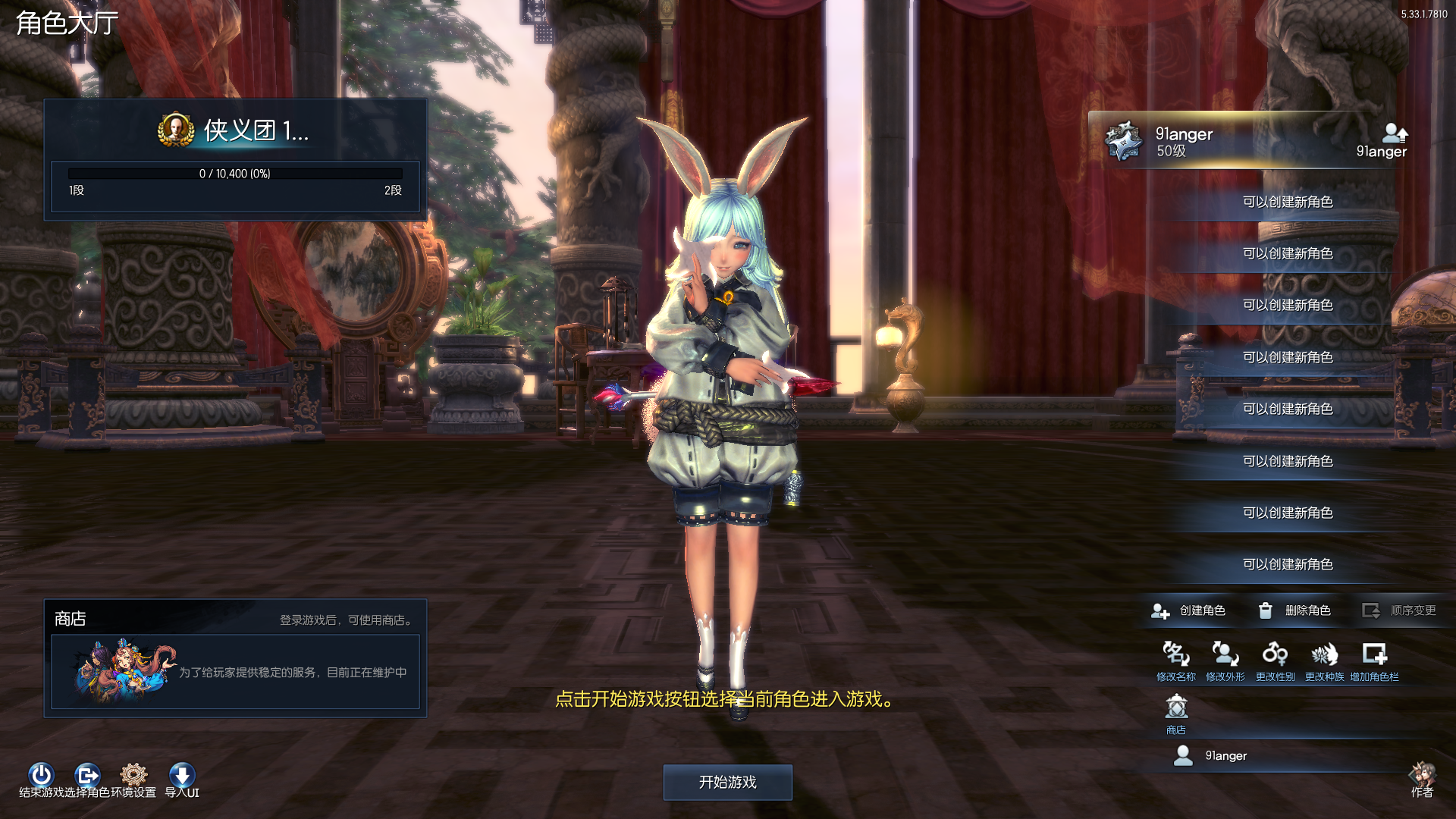This screenshot has width=1456, height=819.
Task: Open 选择角色 exit-arrow icon
Action: [x=87, y=775]
